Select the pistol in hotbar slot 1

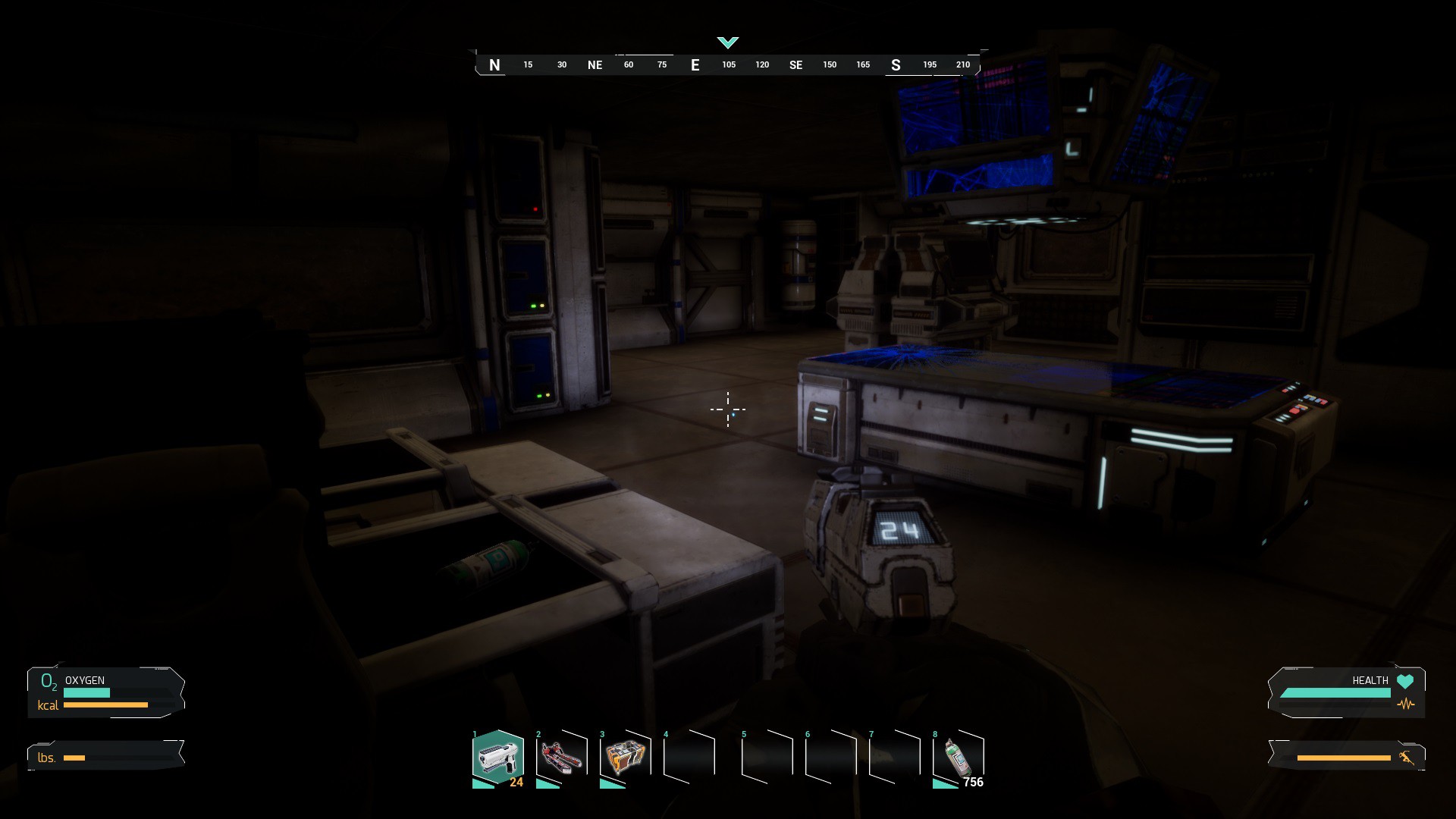point(497,757)
